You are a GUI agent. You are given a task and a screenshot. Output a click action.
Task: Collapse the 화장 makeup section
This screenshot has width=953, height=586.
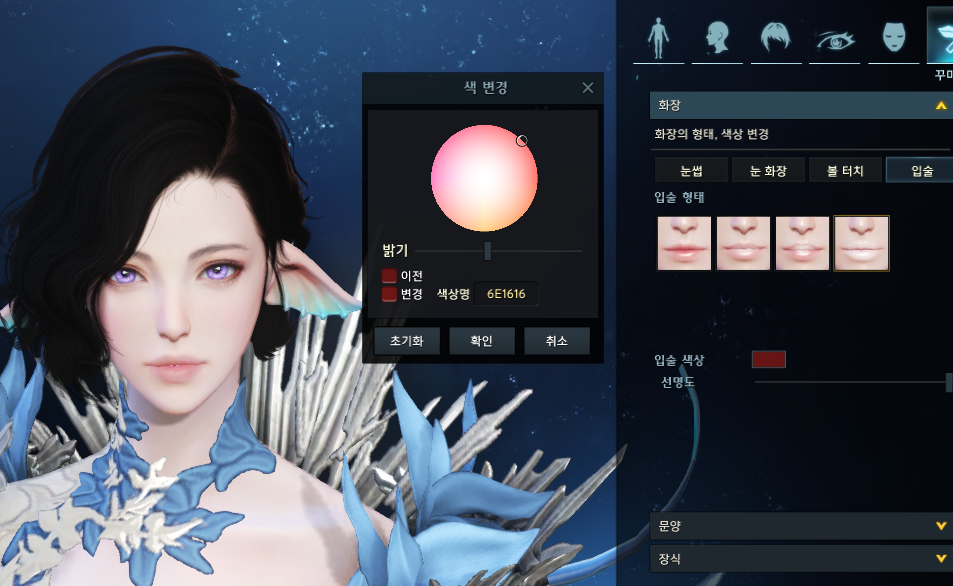pyautogui.click(x=940, y=105)
